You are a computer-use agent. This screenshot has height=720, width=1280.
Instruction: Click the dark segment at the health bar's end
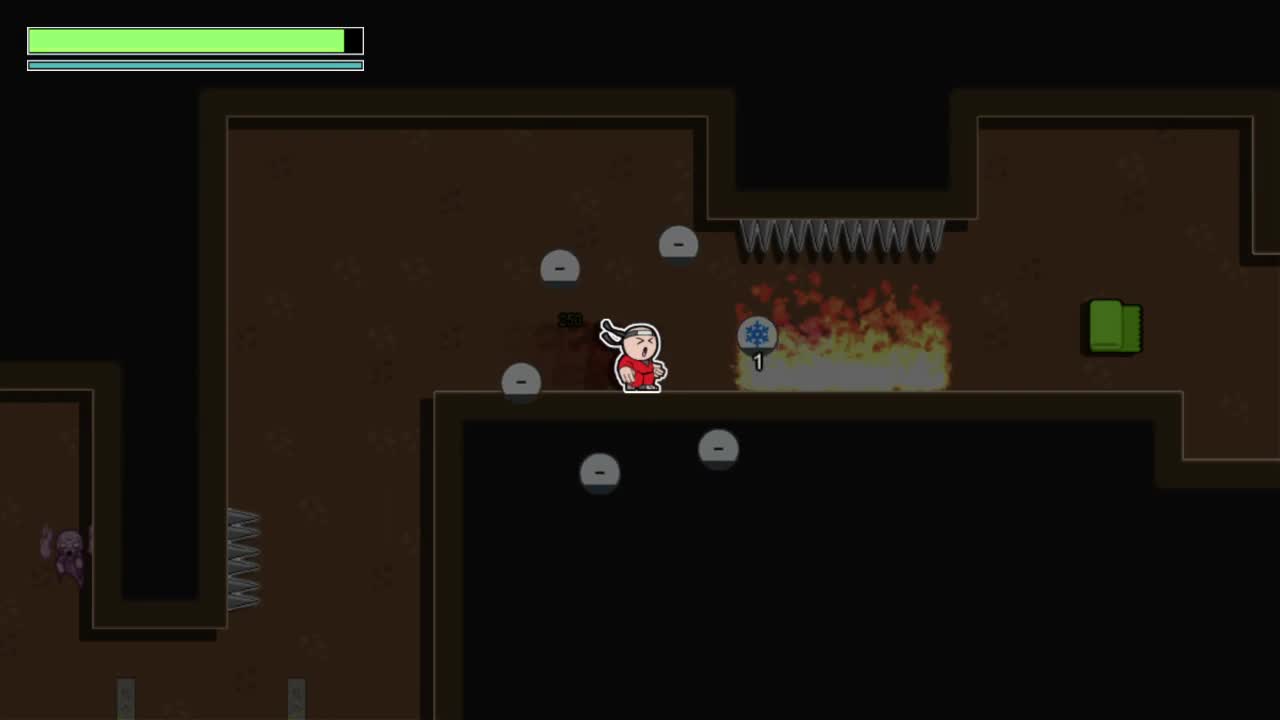[x=353, y=40]
